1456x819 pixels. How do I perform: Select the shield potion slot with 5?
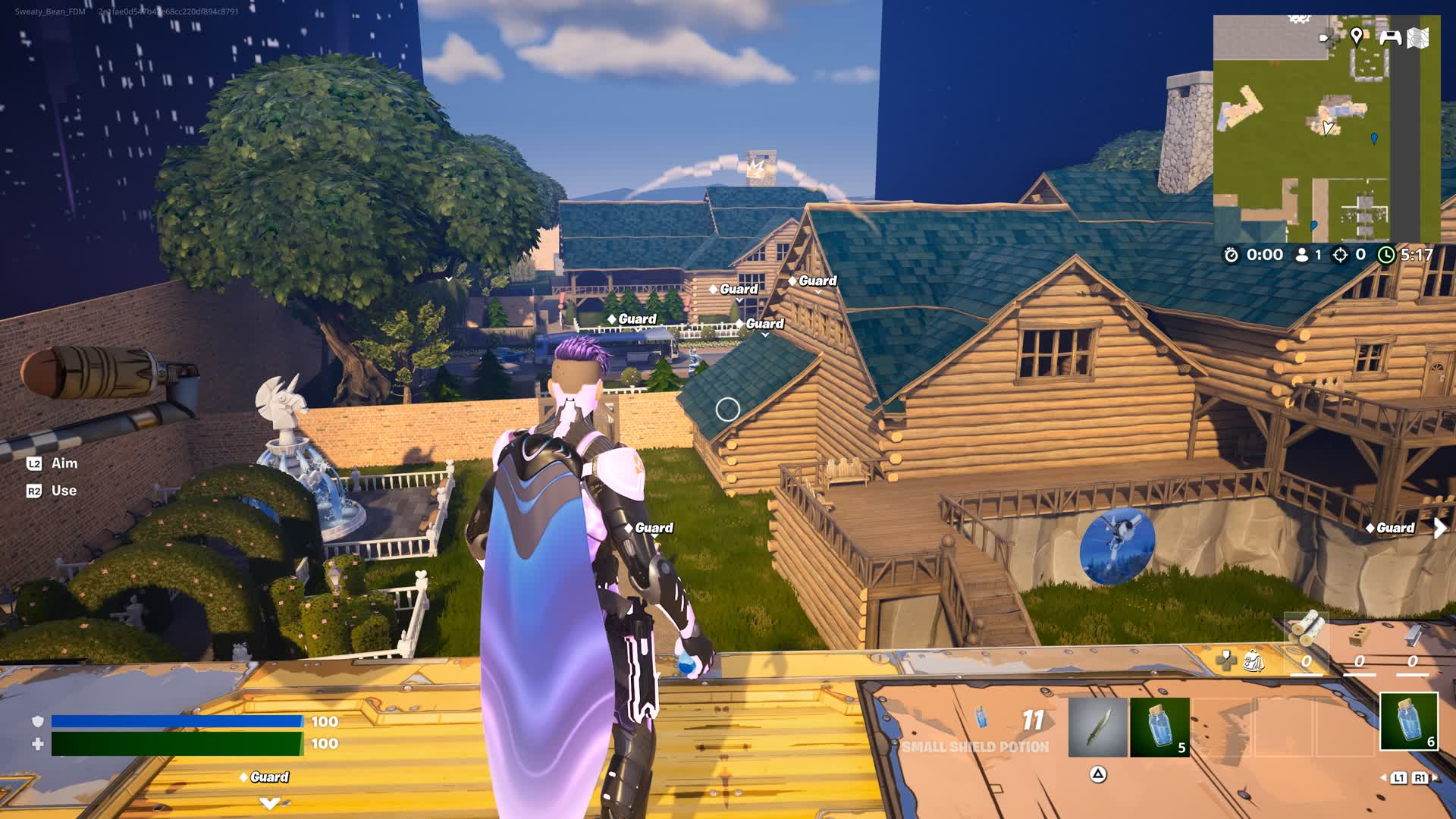click(x=1159, y=727)
